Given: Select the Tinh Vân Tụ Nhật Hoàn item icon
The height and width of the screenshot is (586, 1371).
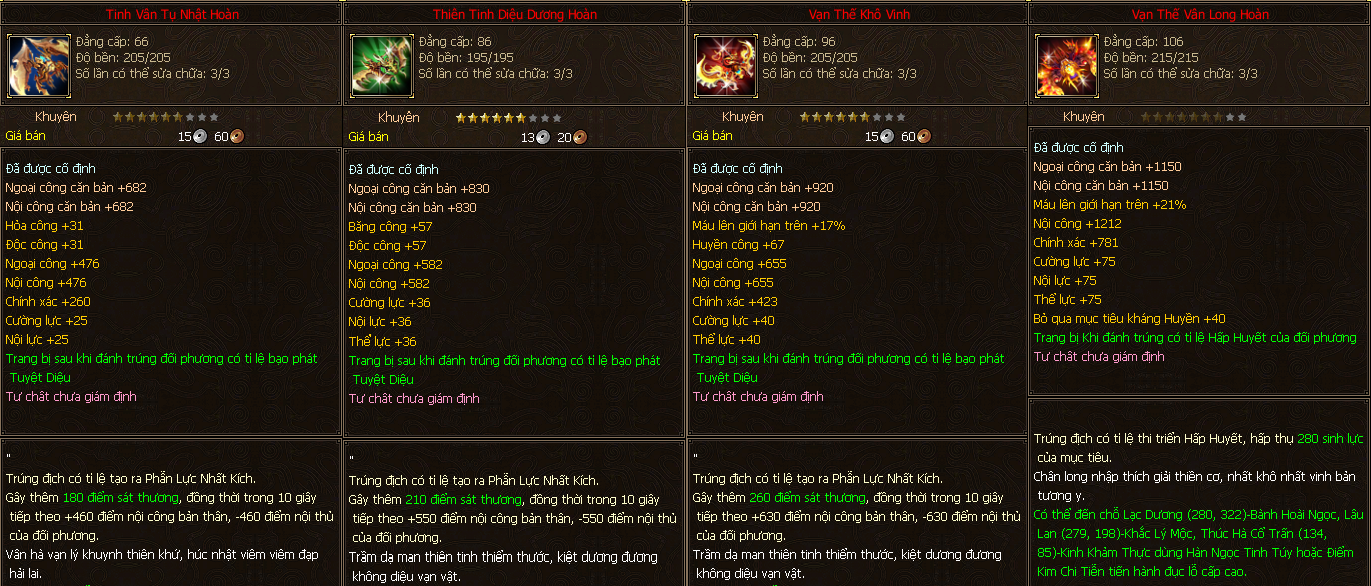Looking at the screenshot, I should 39,65.
